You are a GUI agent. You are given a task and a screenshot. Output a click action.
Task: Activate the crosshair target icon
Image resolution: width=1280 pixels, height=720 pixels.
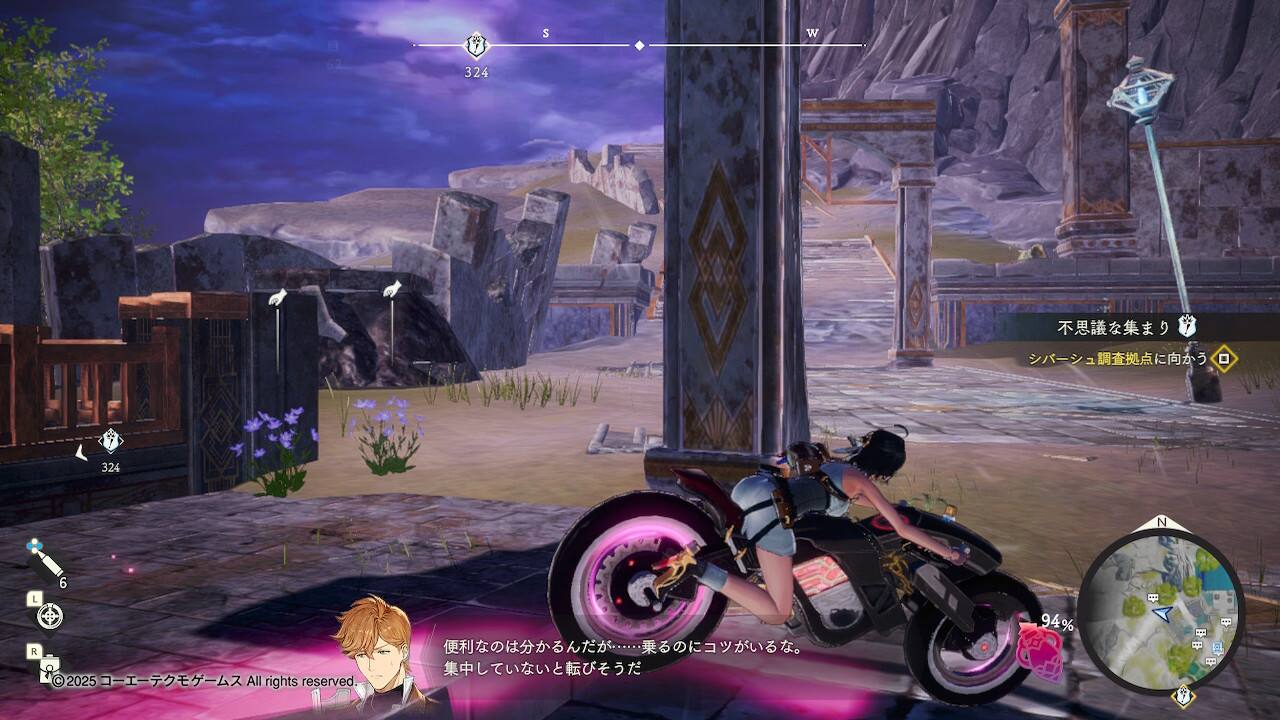48,617
